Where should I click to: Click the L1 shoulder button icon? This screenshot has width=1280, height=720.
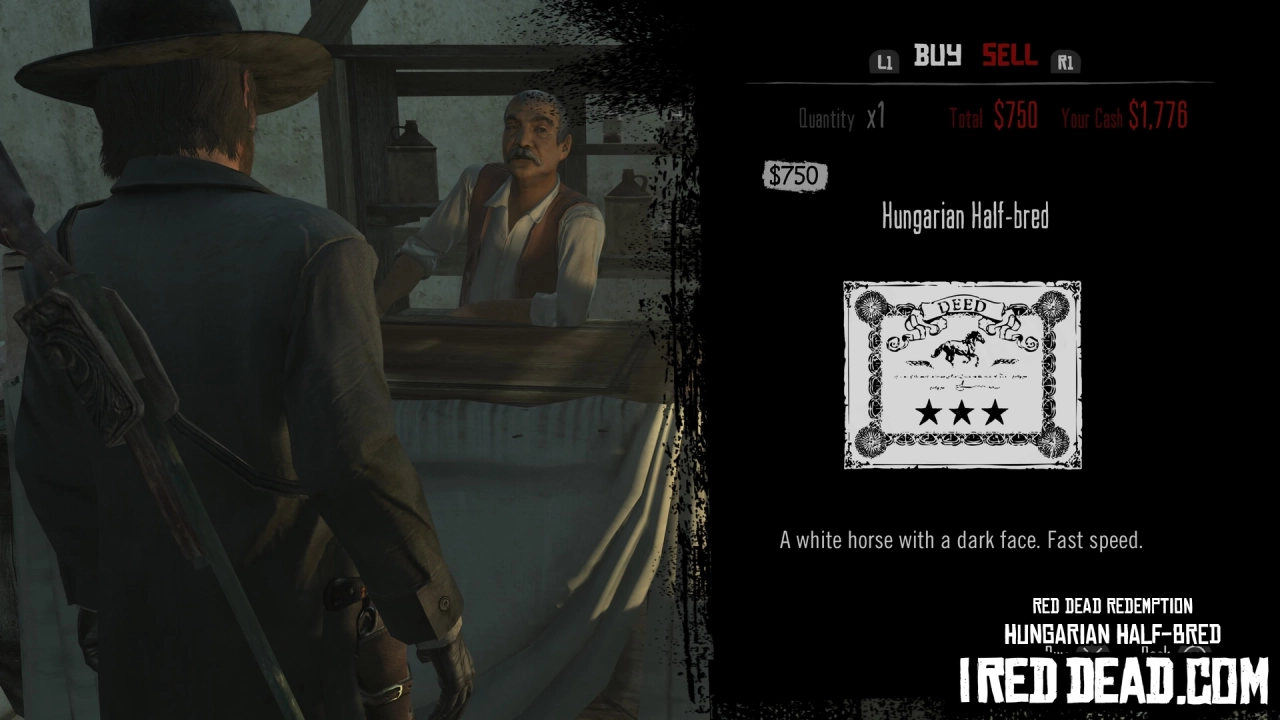click(884, 62)
